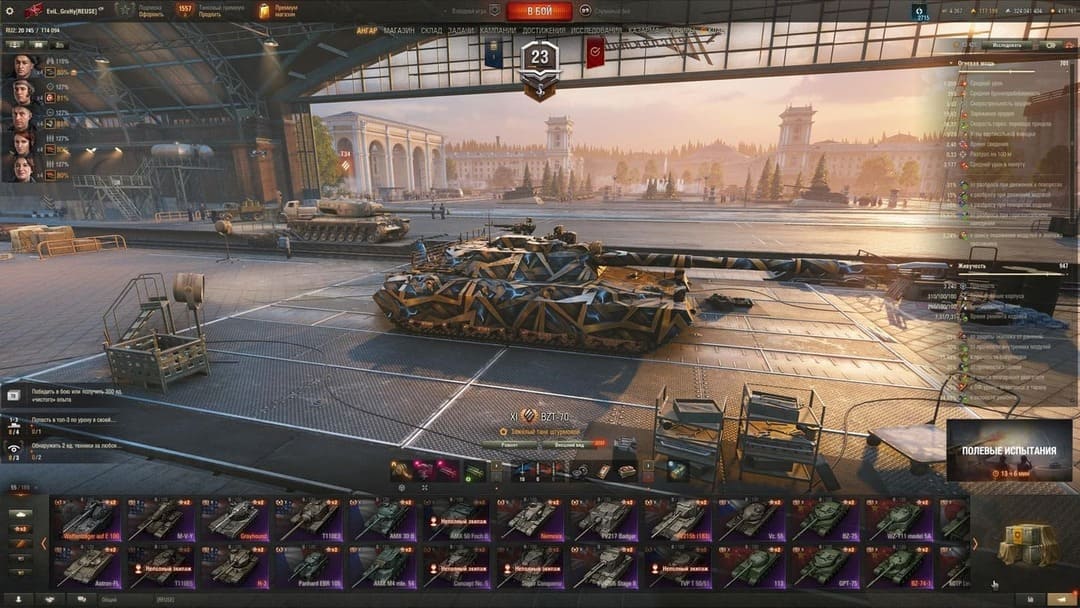Open the ПОЛЕВЫЕ ИСПЫТАНИЯ event banner
Image resolution: width=1080 pixels, height=608 pixels.
(1009, 450)
